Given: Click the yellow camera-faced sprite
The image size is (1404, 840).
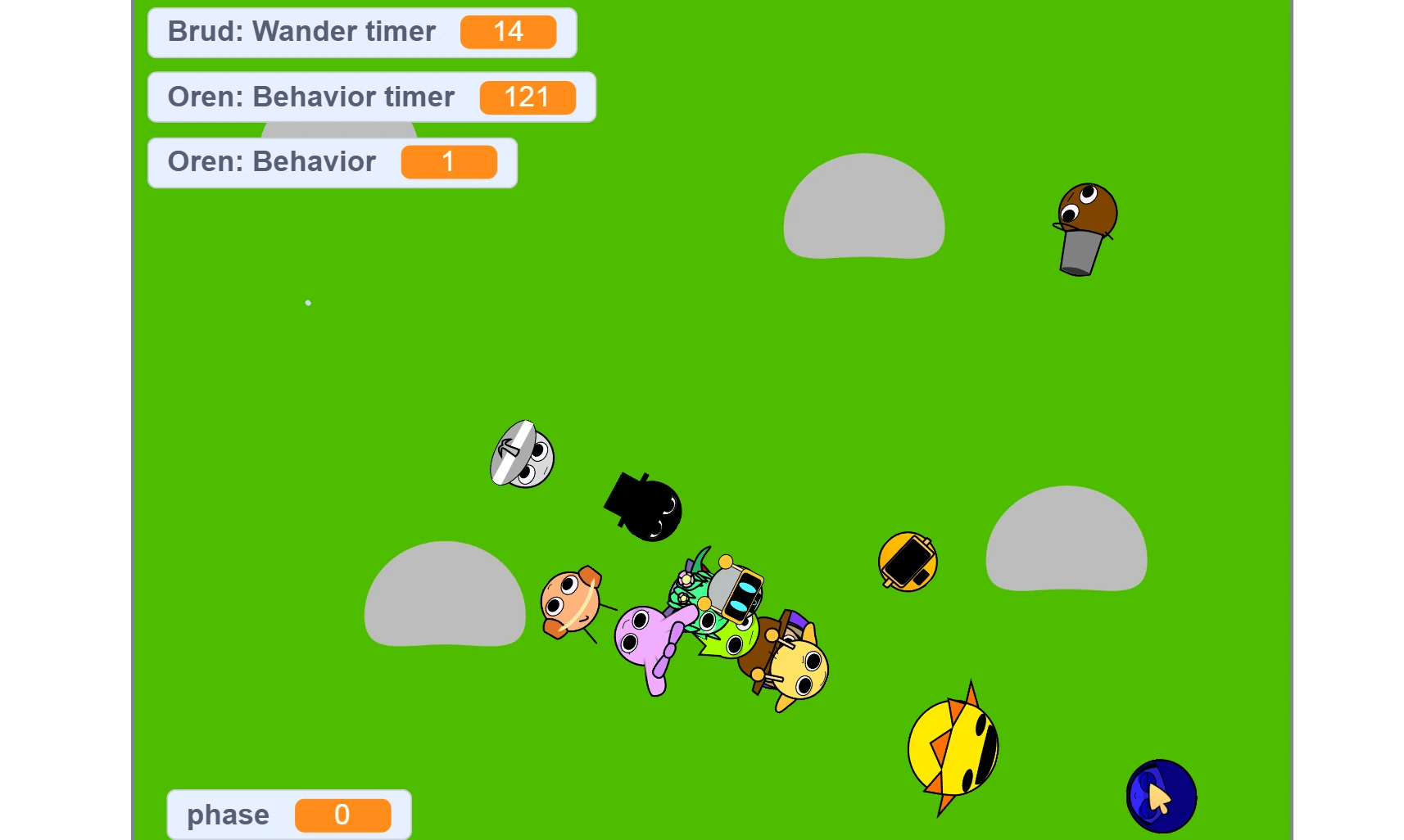Looking at the screenshot, I should point(907,561).
